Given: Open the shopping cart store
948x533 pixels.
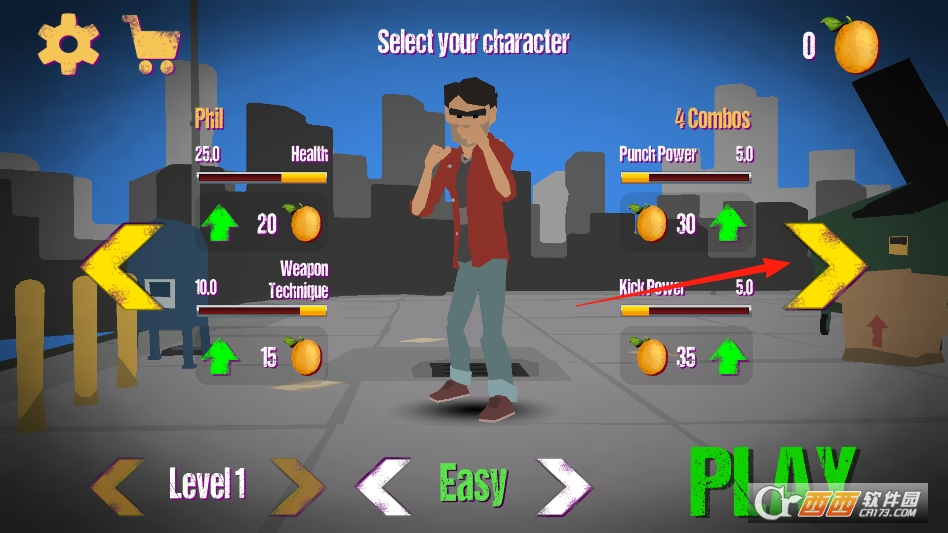Looking at the screenshot, I should point(152,44).
